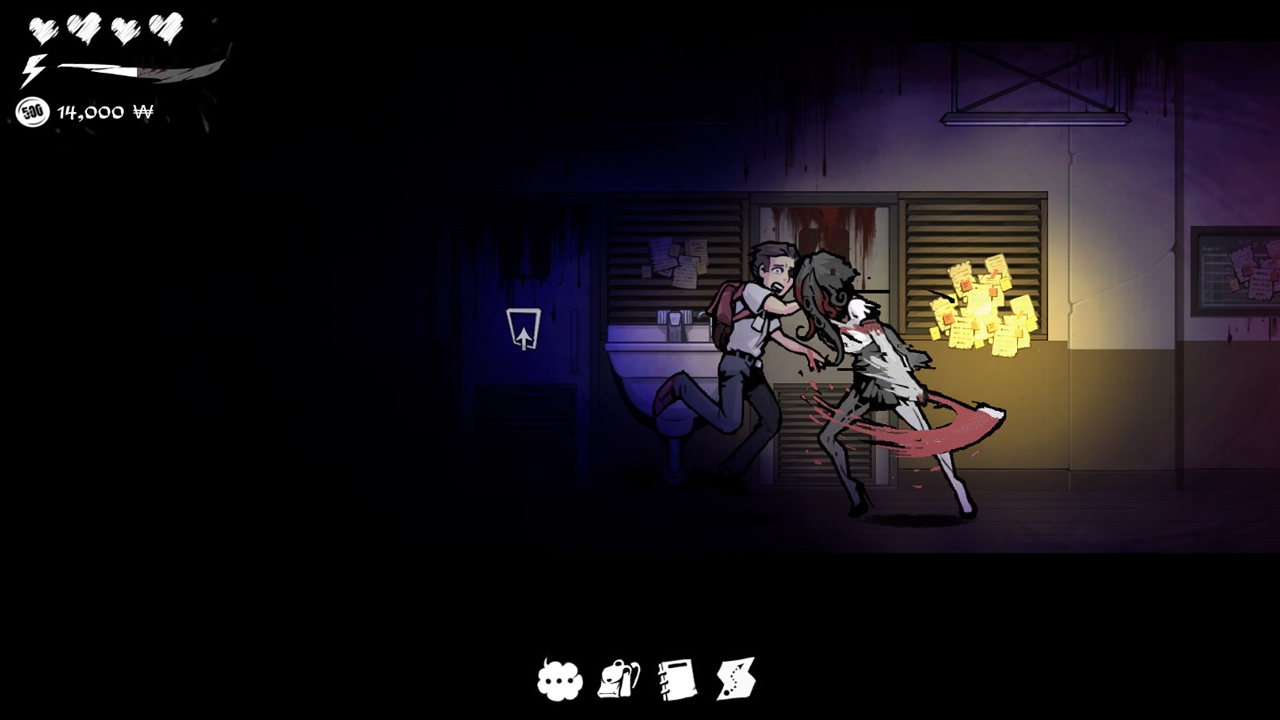
Task: Select the backpack tab at the bottom
Action: 617,680
